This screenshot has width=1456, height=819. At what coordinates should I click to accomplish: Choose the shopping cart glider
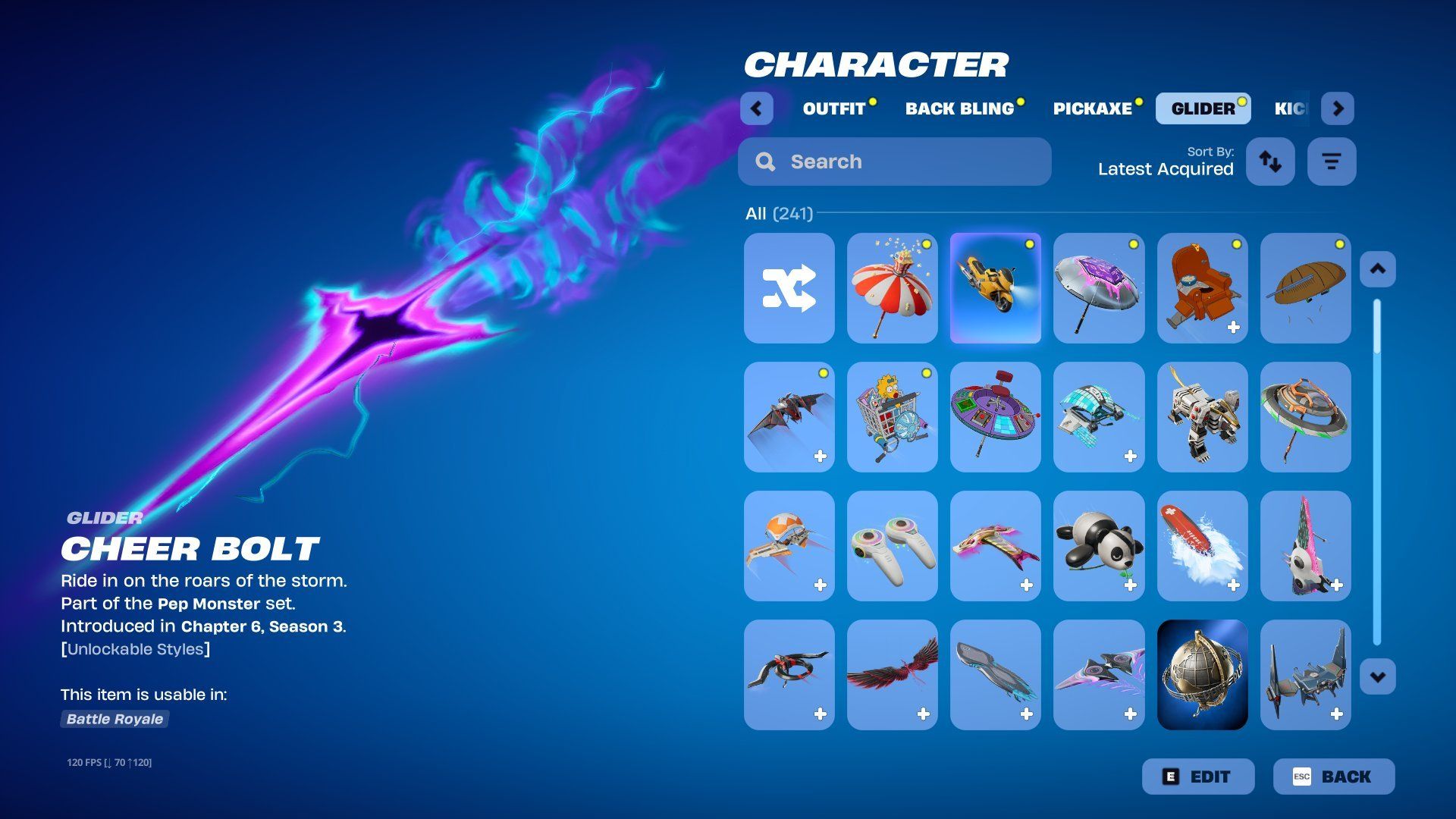coord(892,417)
